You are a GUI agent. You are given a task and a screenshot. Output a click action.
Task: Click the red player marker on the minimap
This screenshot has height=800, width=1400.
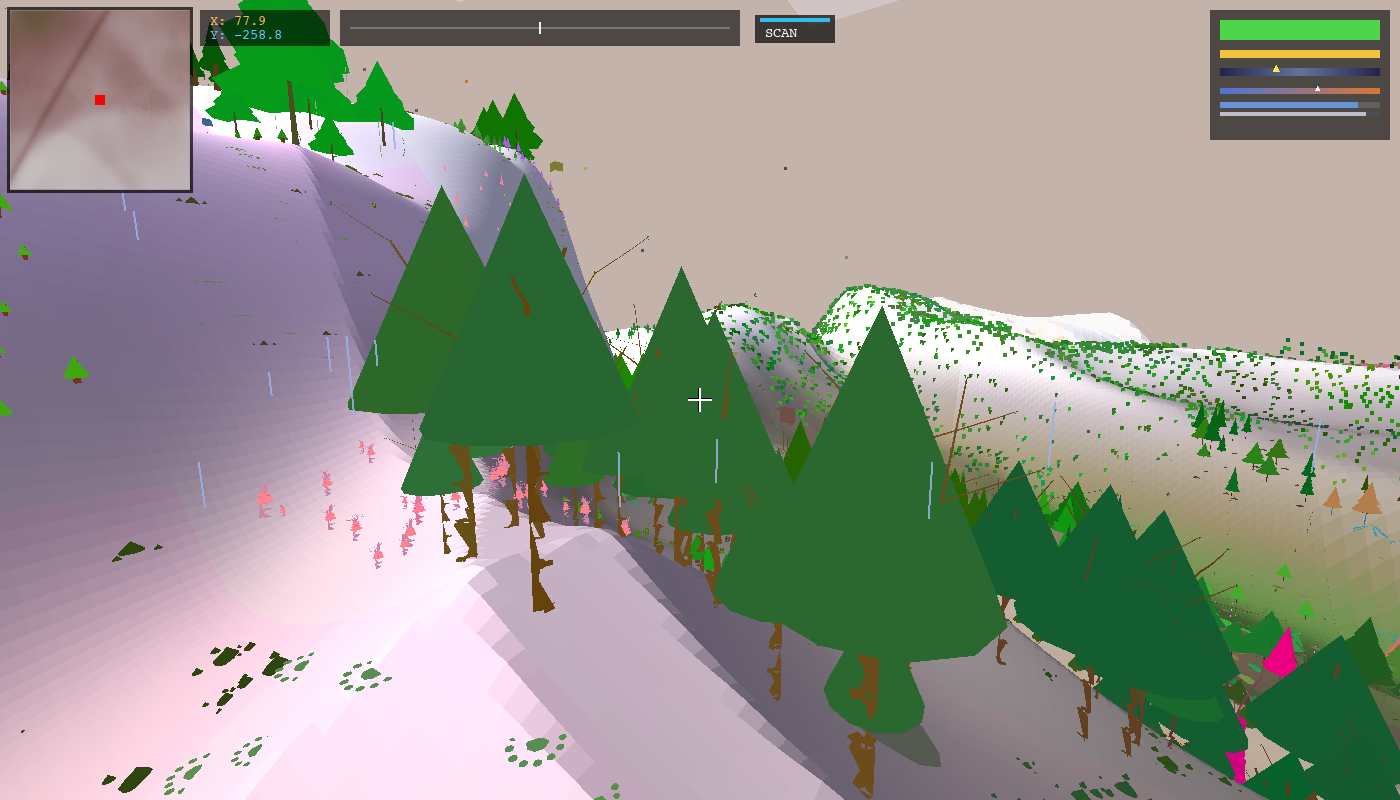click(99, 100)
